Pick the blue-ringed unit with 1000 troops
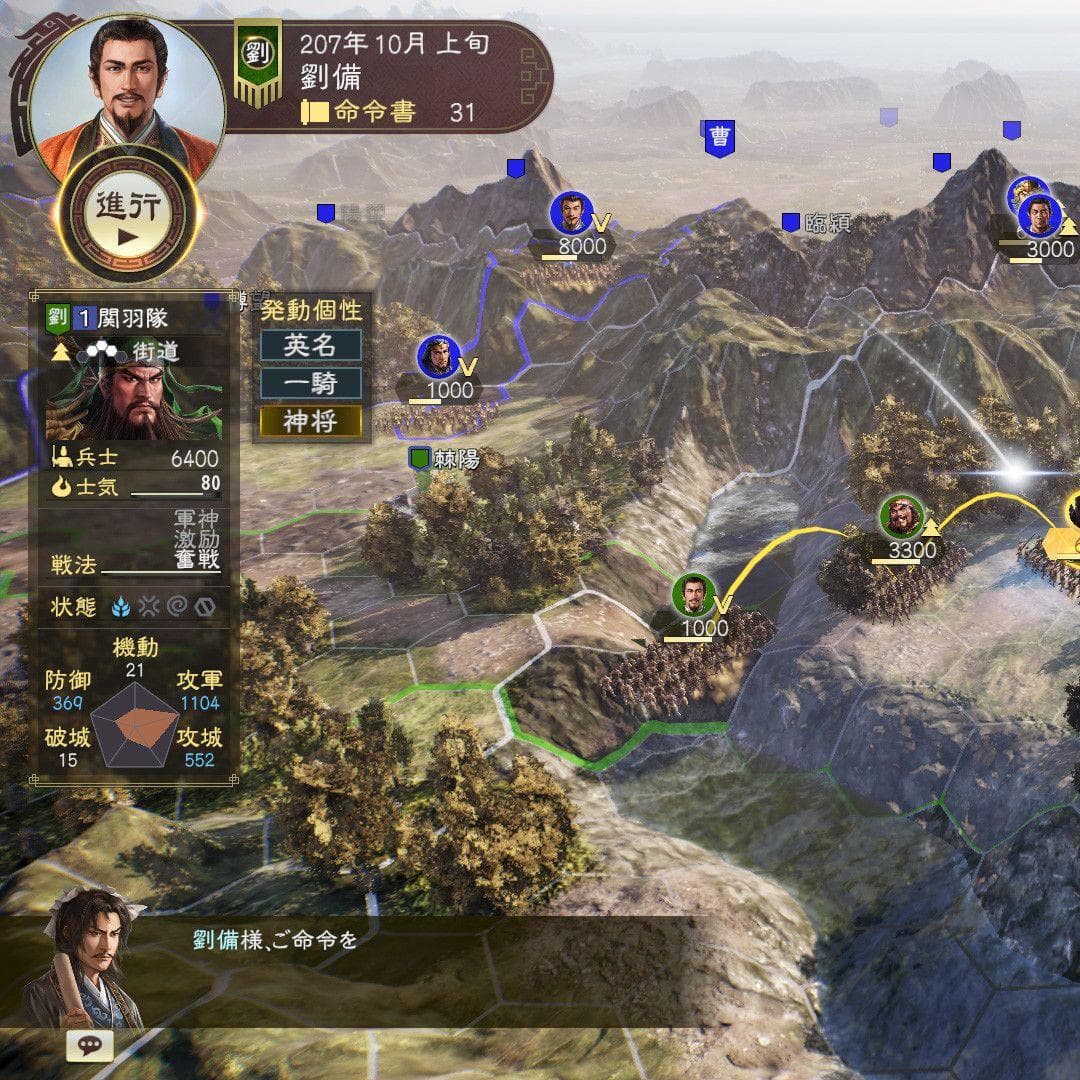The width and height of the screenshot is (1080, 1080). 438,358
